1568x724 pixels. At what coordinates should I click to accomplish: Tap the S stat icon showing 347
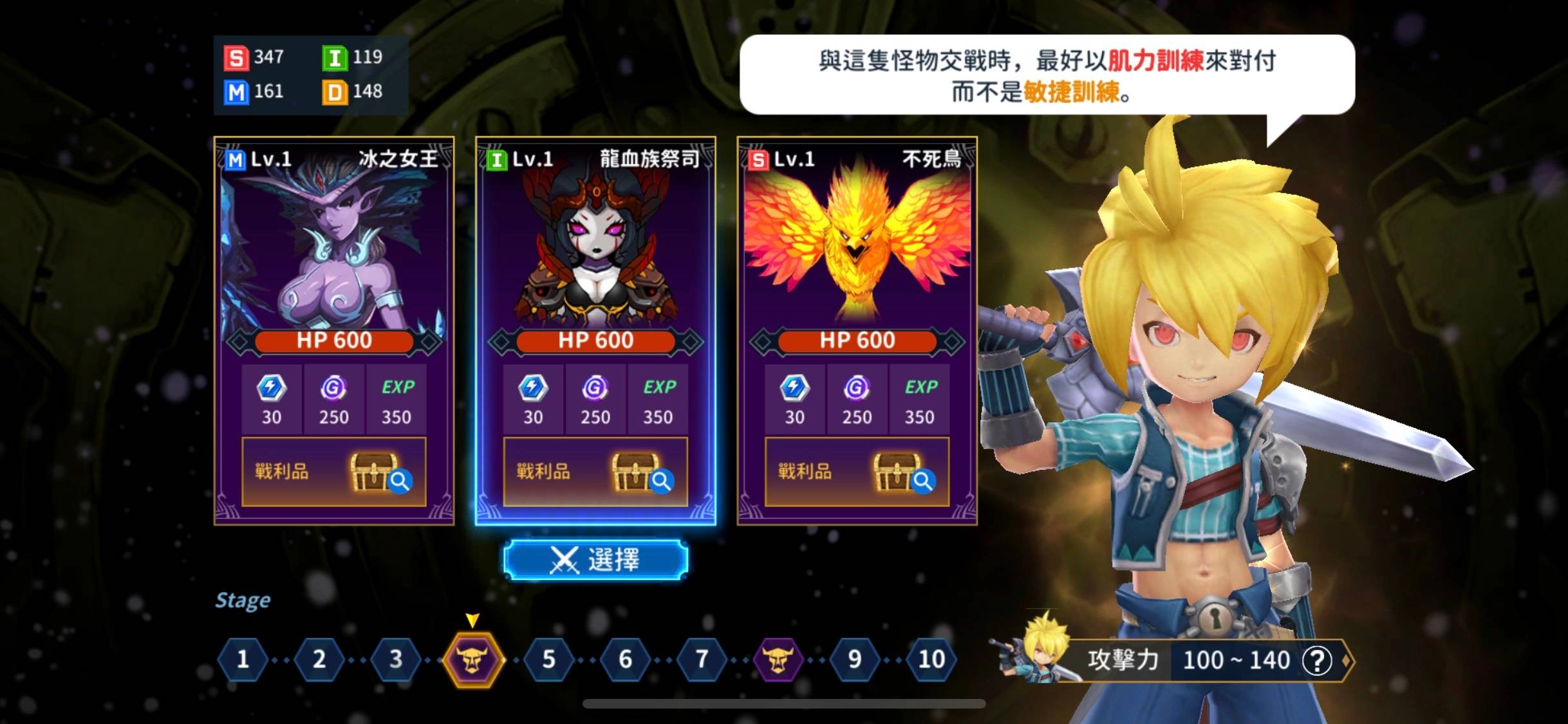click(x=237, y=58)
